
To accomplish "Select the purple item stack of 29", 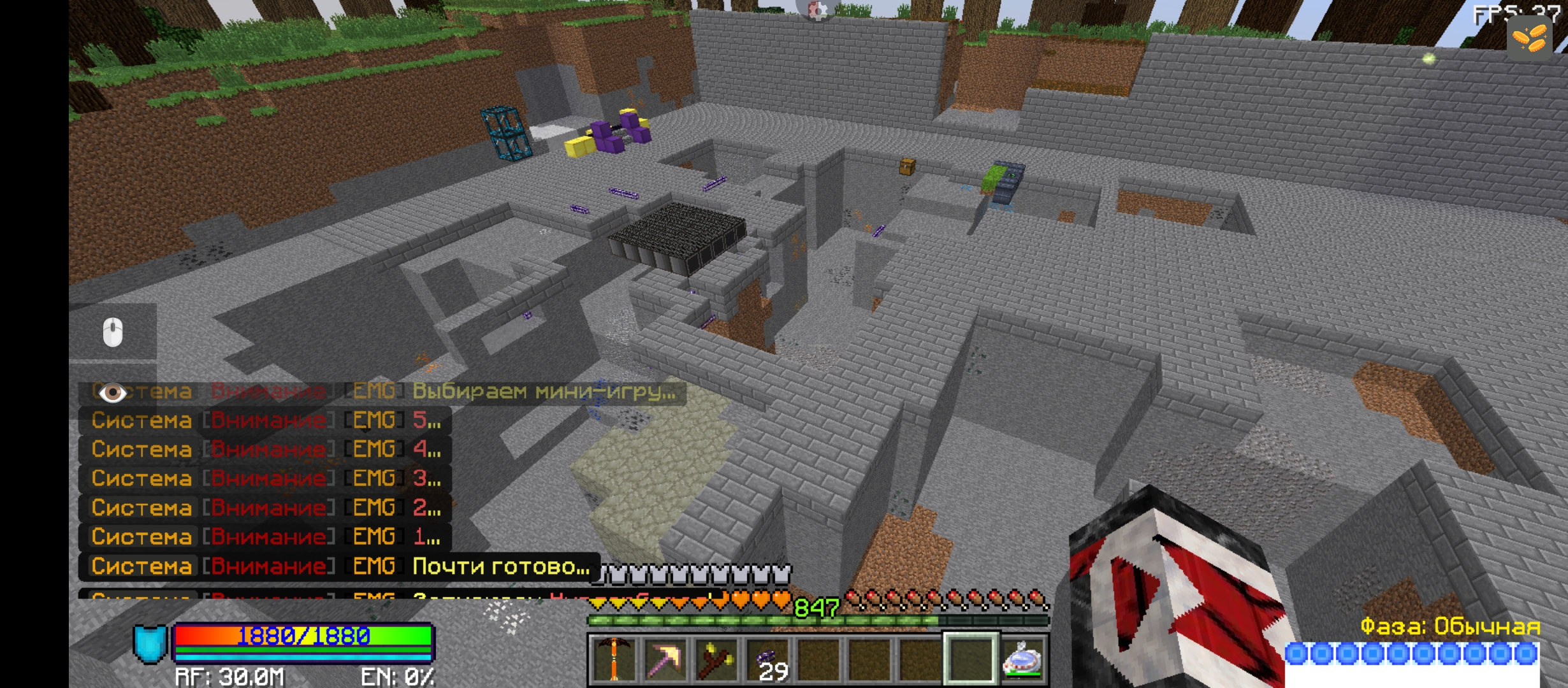I will point(767,659).
